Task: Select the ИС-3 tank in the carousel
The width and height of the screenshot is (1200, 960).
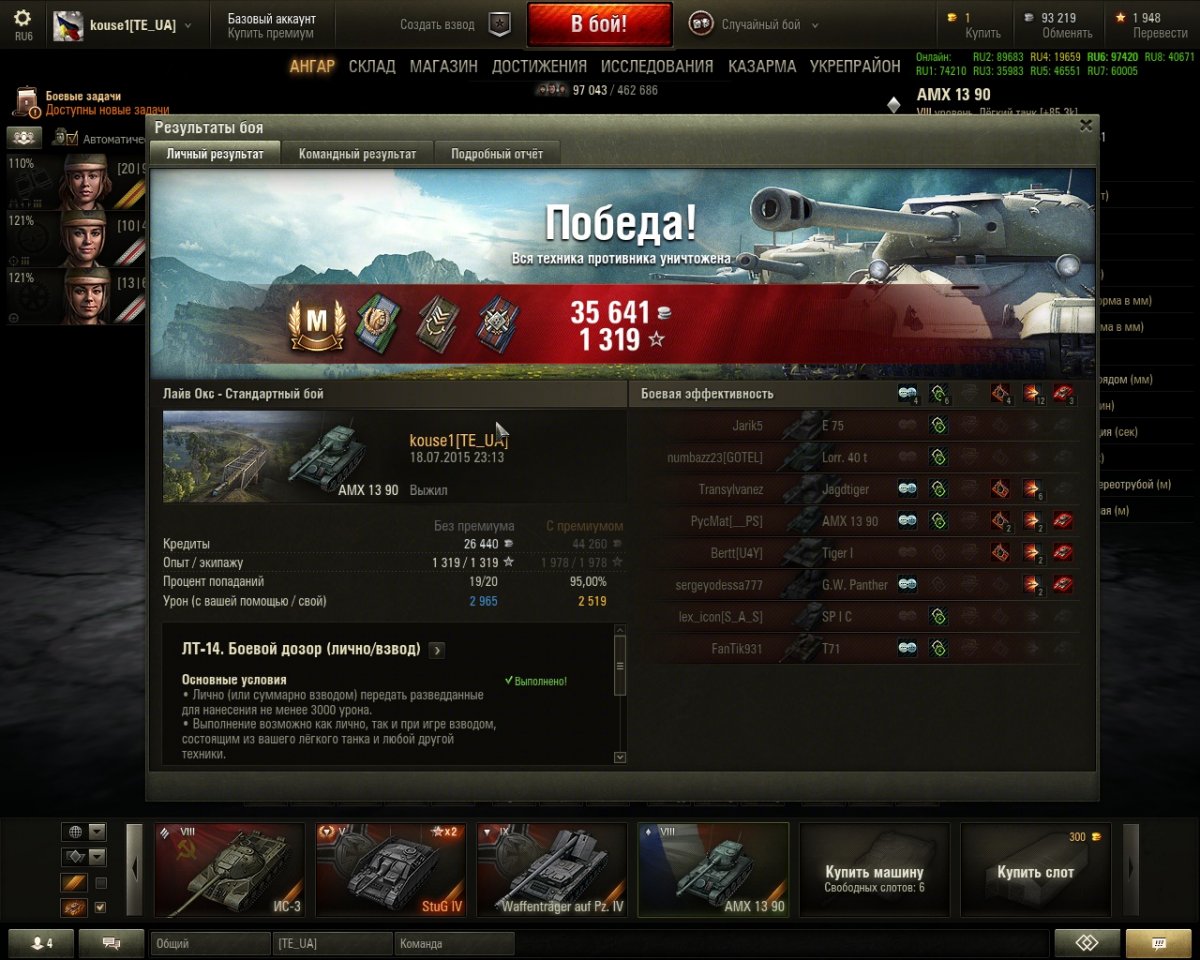Action: click(x=230, y=870)
